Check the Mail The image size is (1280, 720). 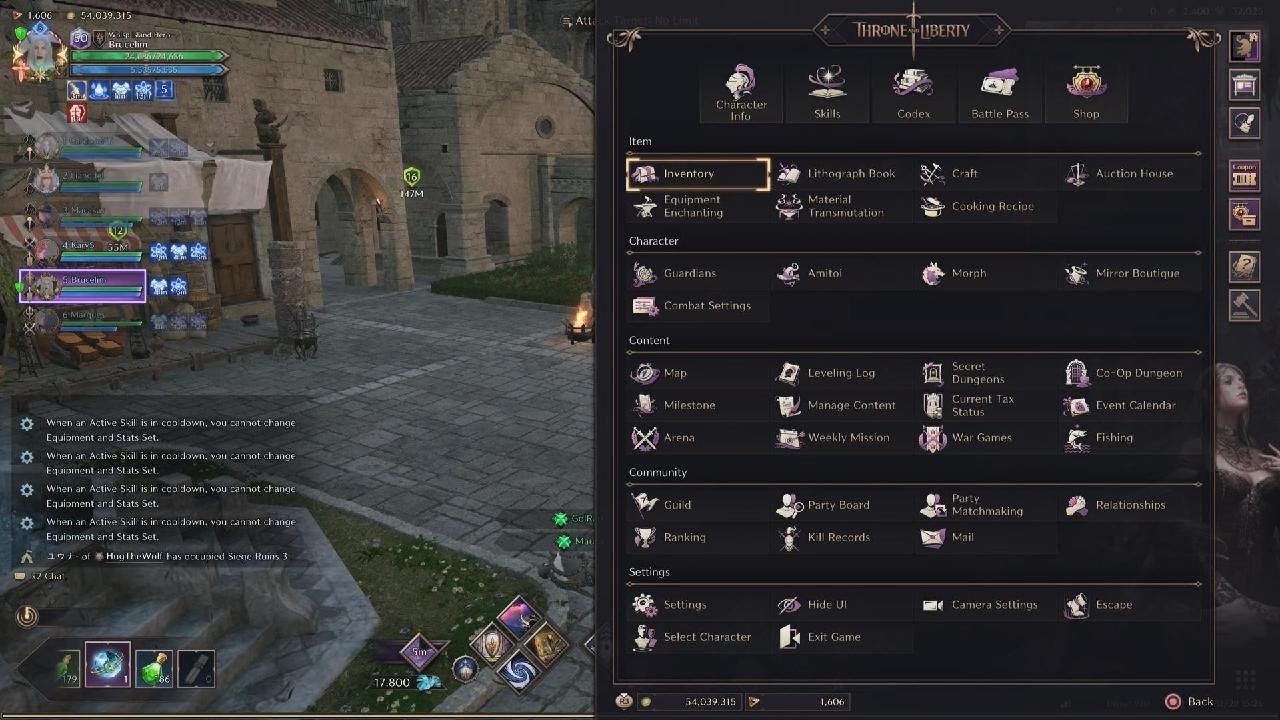962,537
